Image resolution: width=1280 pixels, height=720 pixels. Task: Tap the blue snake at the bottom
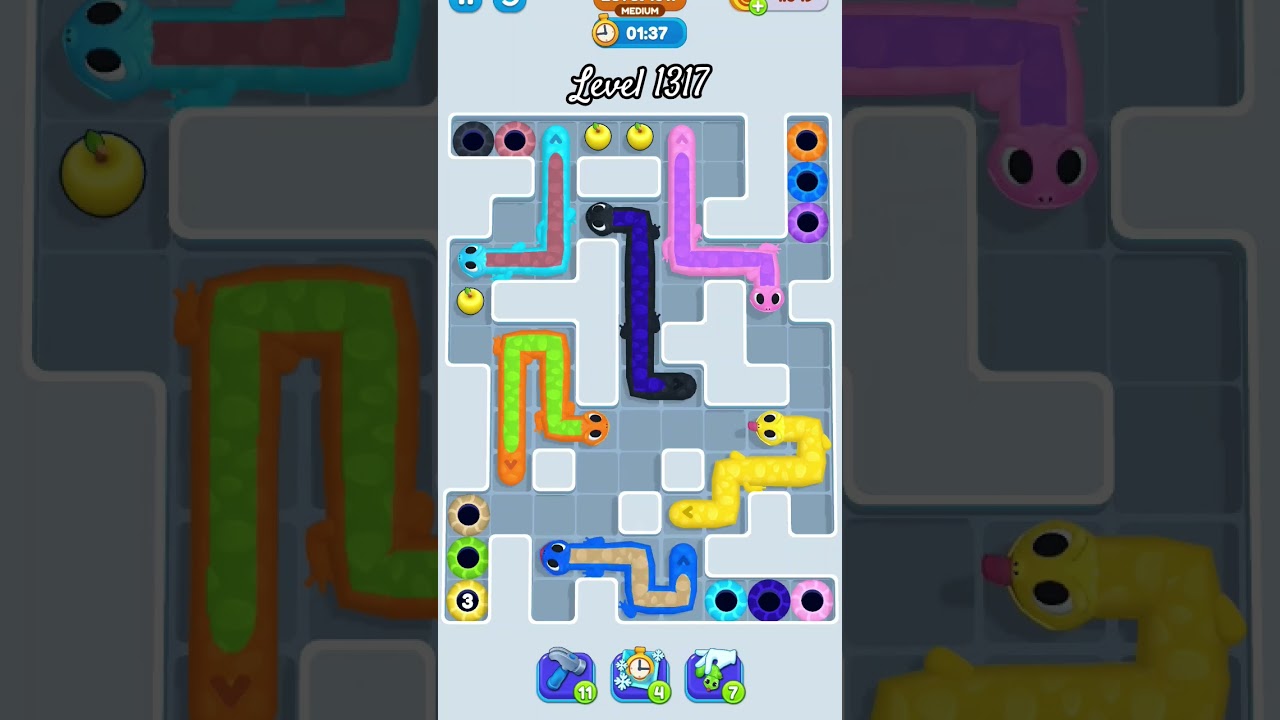point(555,556)
